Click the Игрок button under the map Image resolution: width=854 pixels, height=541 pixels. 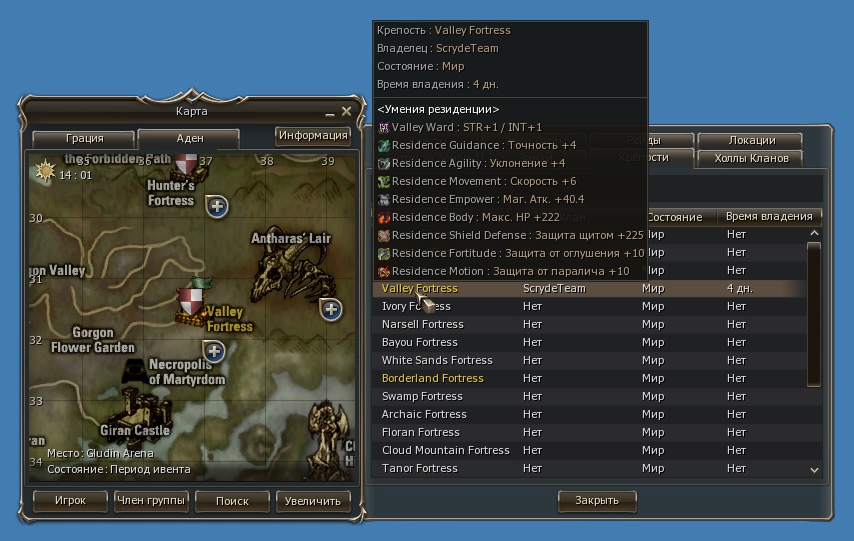coord(70,501)
